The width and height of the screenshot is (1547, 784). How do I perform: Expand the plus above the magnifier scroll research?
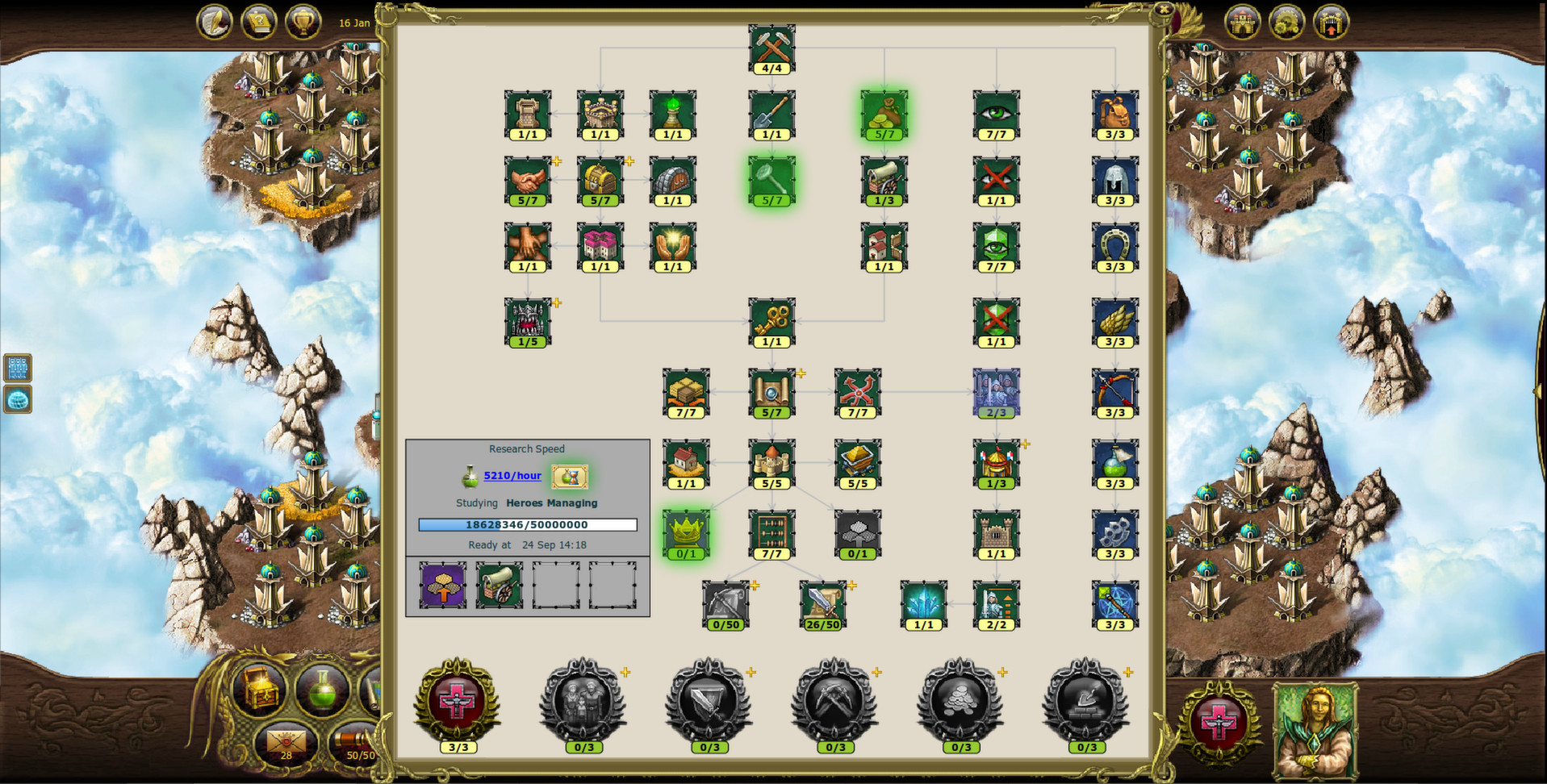click(800, 373)
